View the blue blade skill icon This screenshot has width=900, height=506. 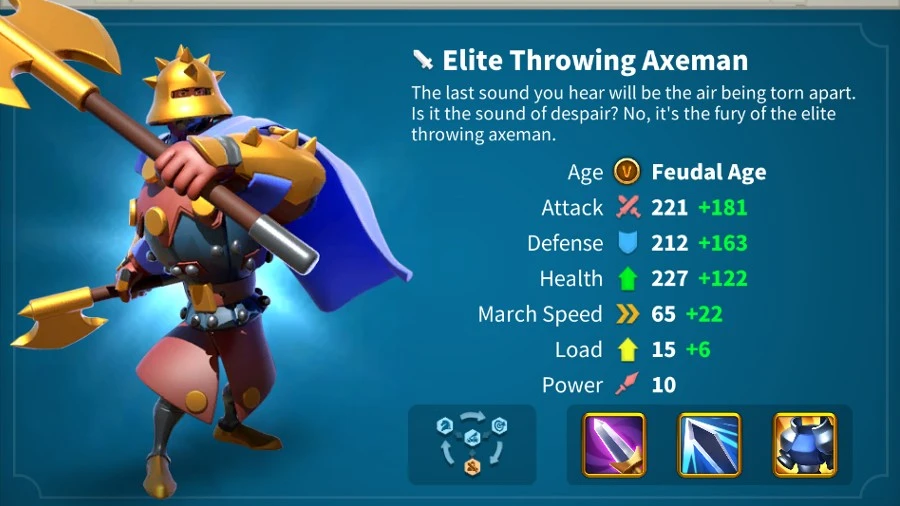pos(709,444)
